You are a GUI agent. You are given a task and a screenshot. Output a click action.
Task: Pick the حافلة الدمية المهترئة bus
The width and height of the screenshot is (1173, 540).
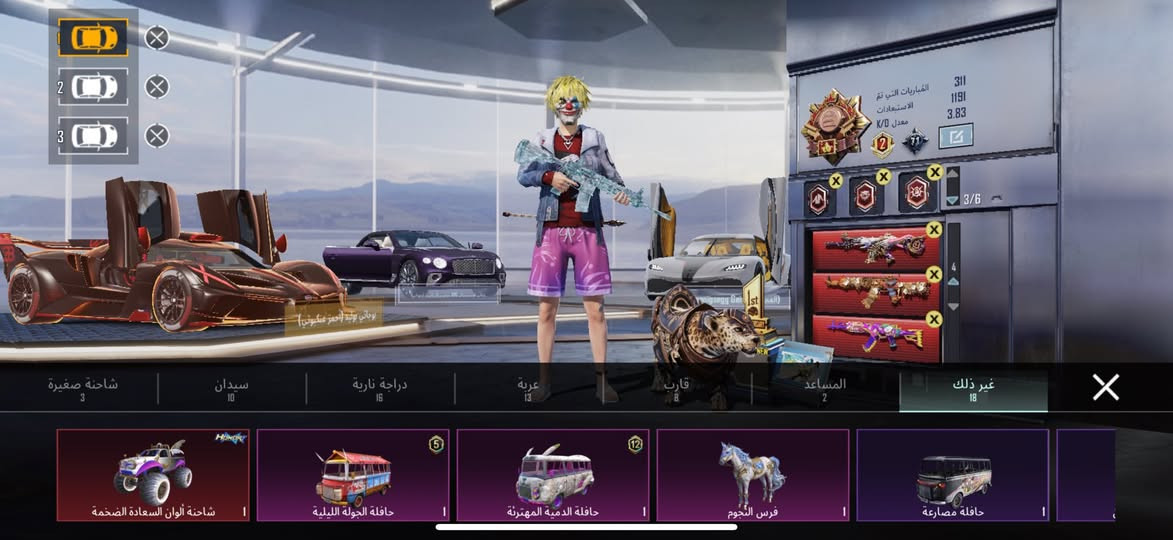coord(553,475)
